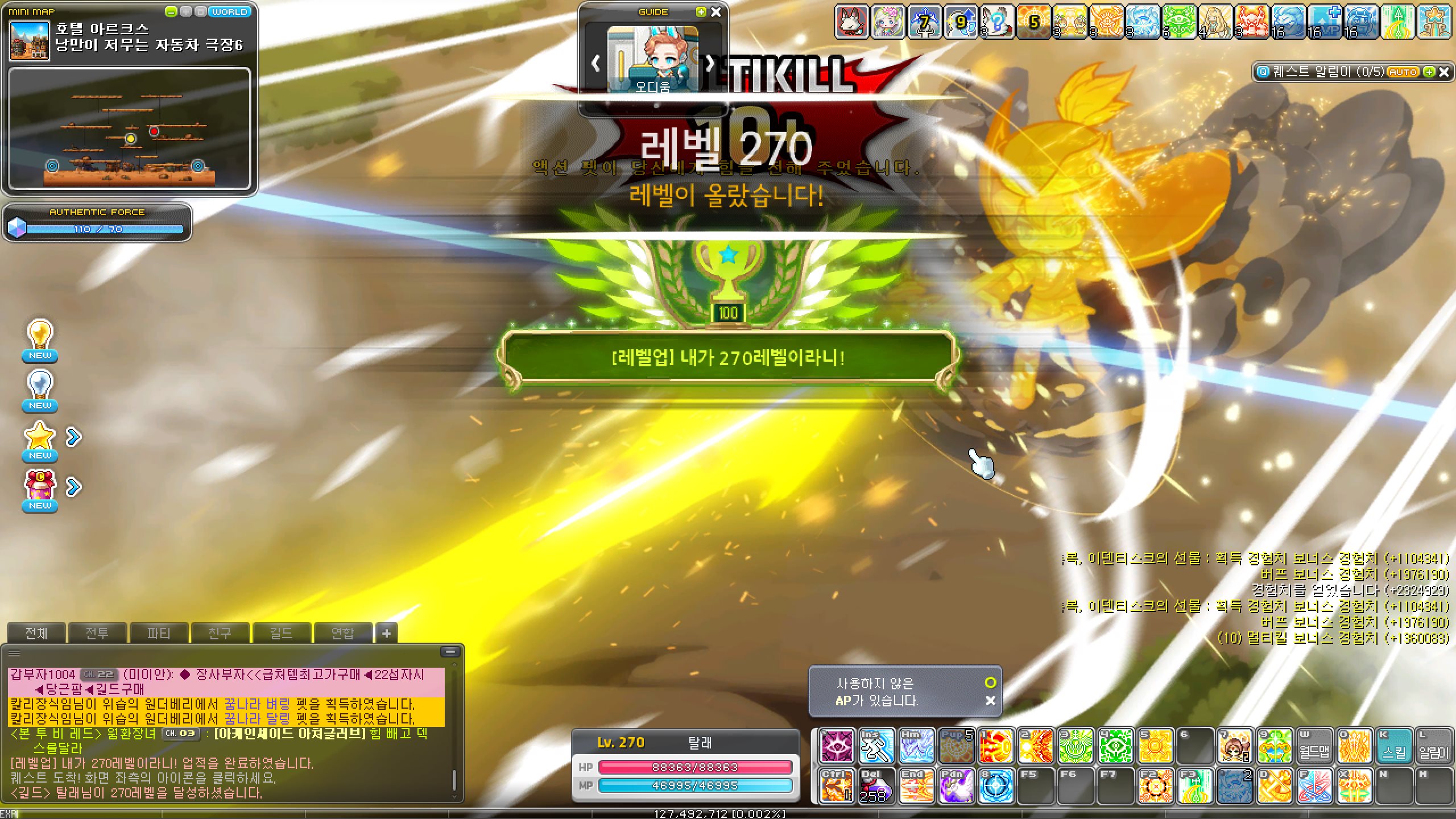This screenshot has width=1456, height=819.
Task: Close the GUIDE panel
Action: tap(716, 11)
